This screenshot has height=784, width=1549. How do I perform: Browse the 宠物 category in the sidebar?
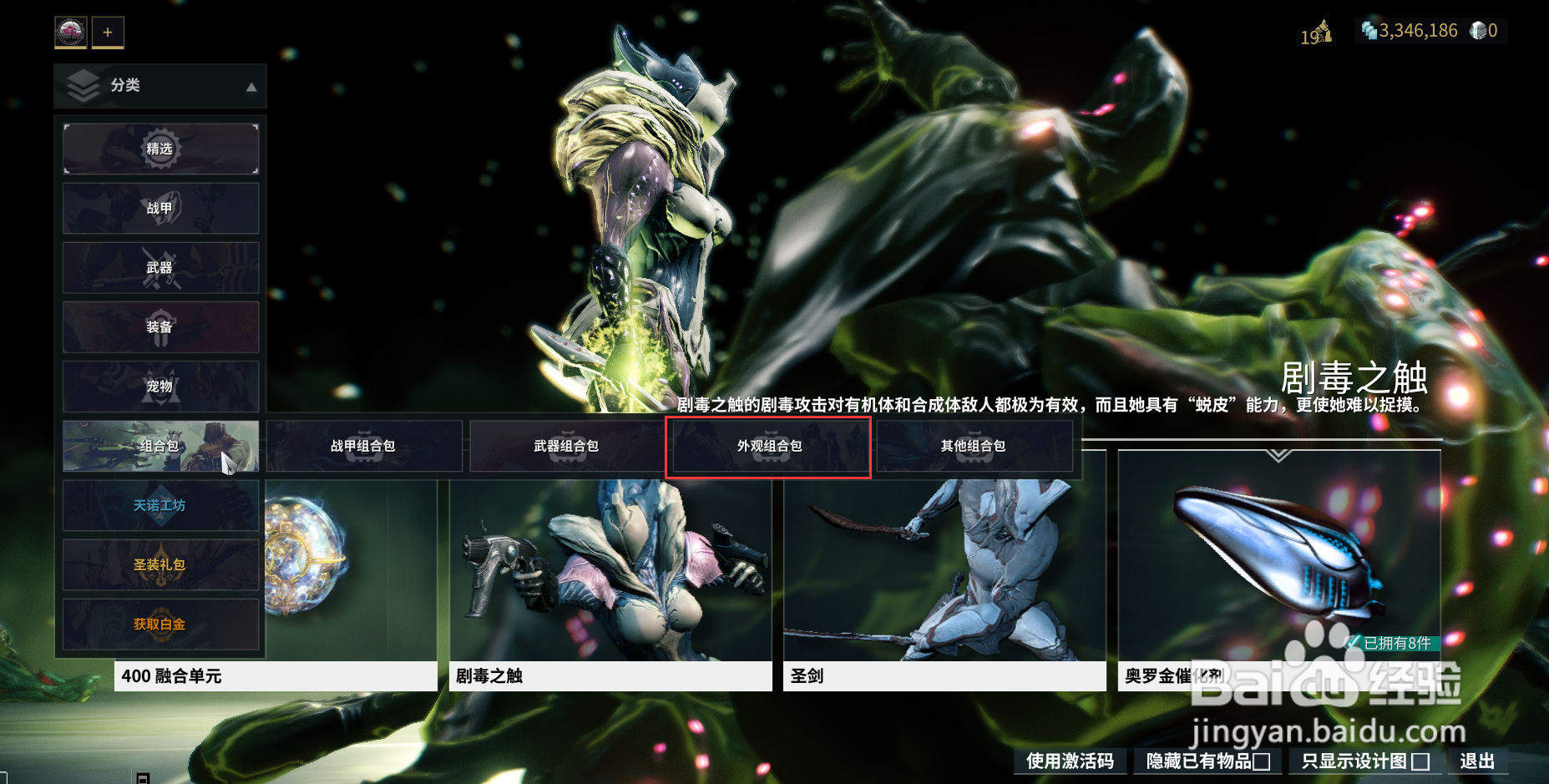click(x=159, y=387)
